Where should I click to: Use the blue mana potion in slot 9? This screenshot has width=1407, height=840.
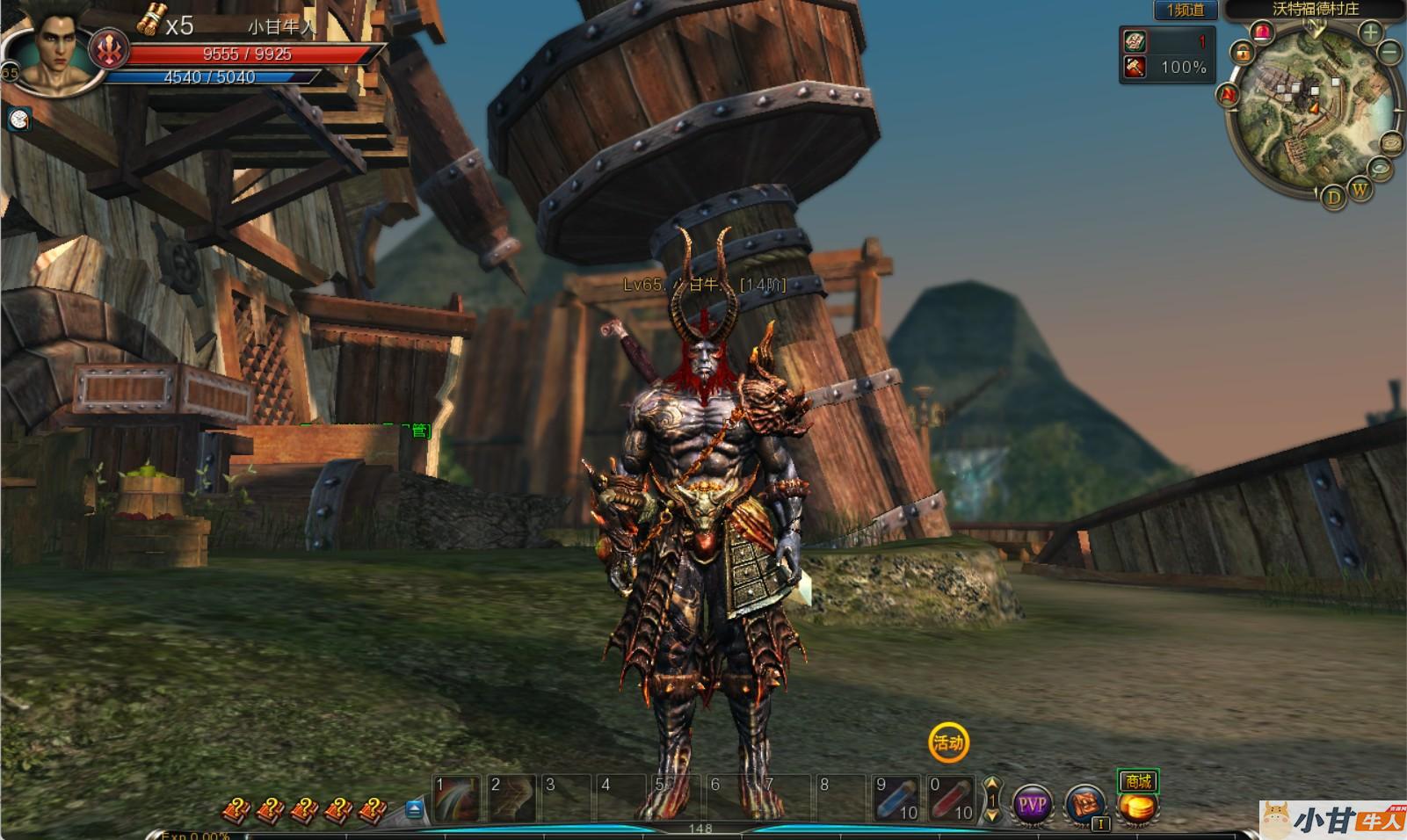(x=895, y=799)
